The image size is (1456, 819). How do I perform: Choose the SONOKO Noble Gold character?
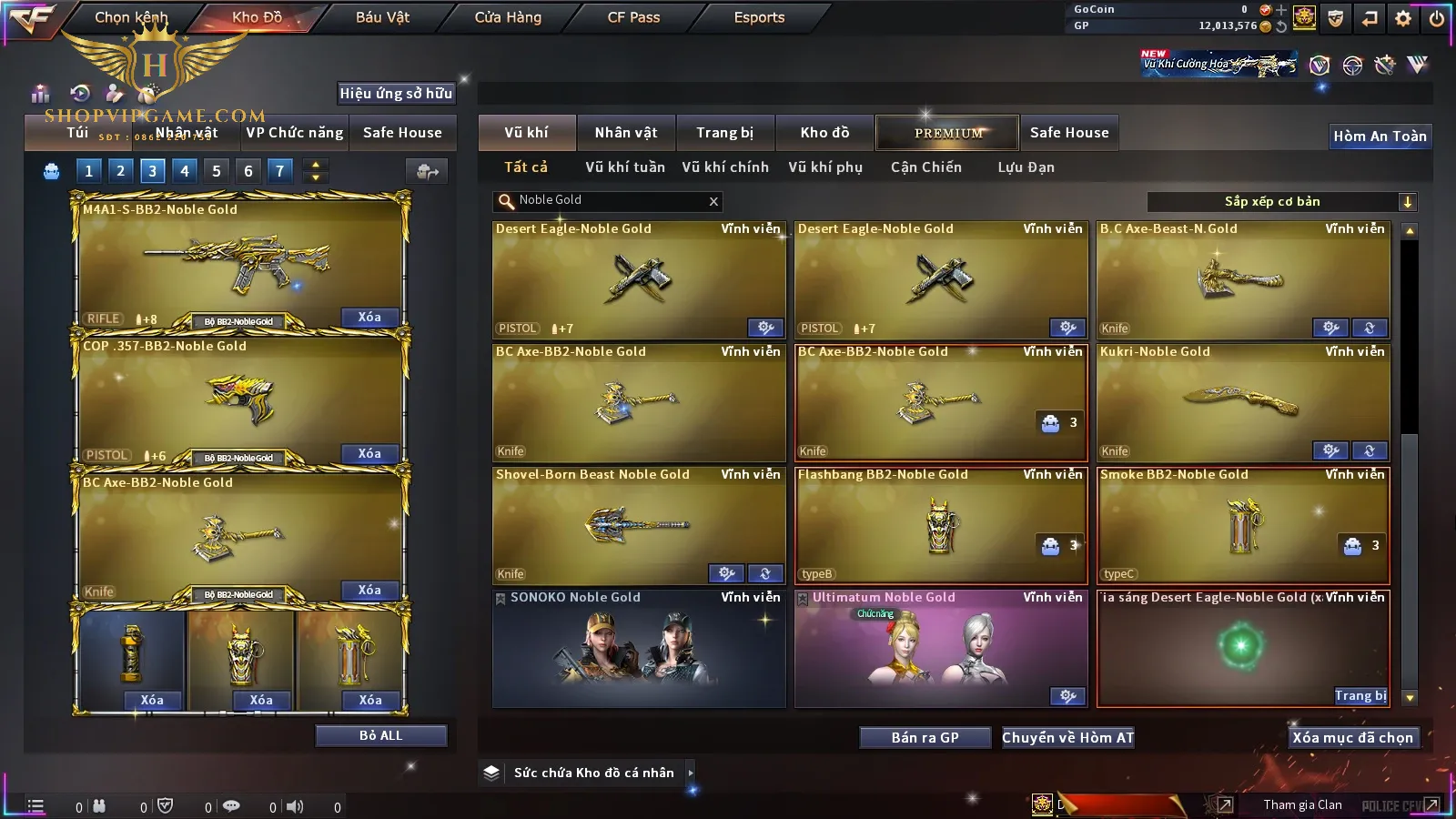pyautogui.click(x=639, y=648)
